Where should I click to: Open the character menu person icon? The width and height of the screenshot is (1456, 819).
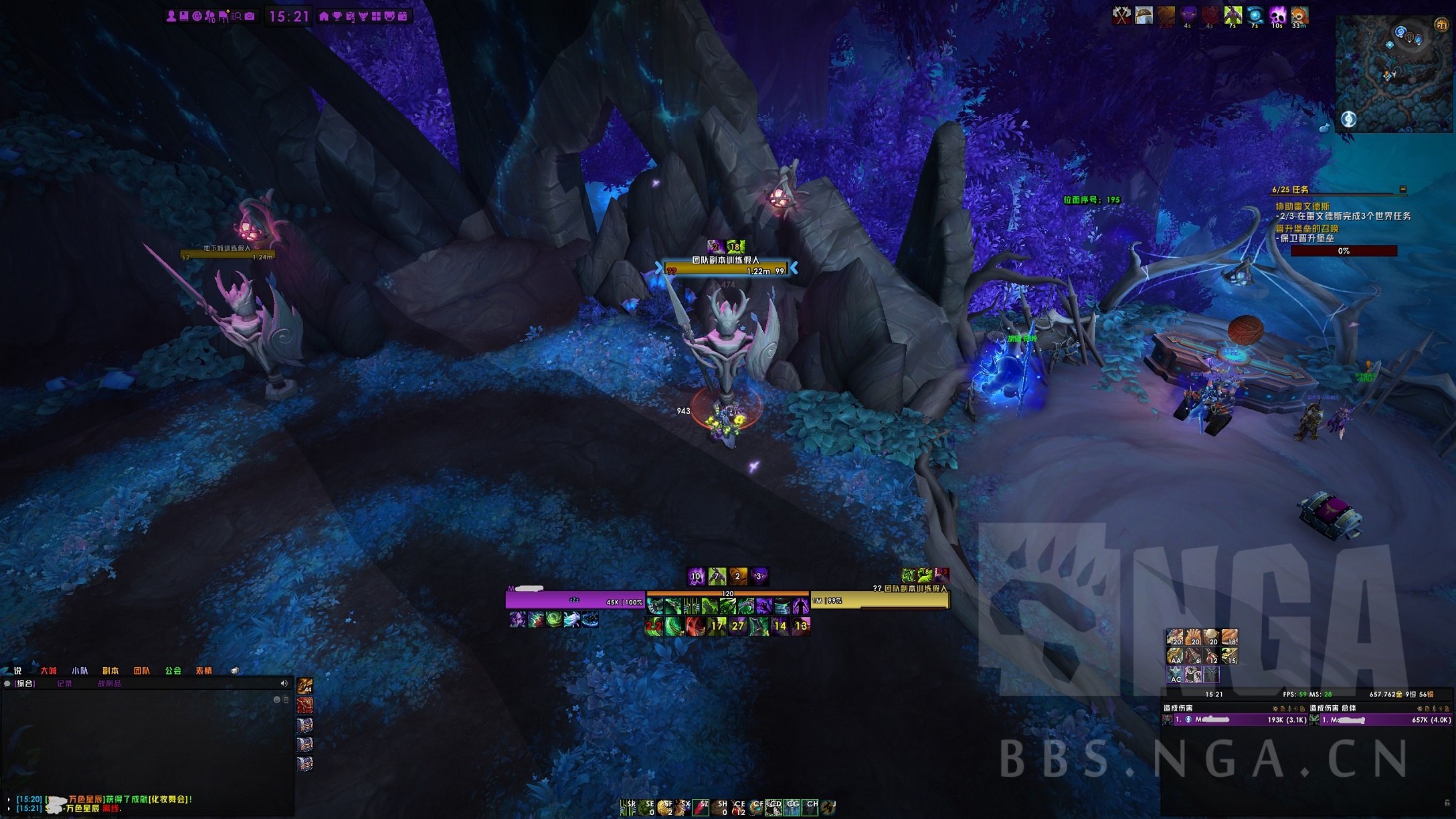click(x=171, y=15)
